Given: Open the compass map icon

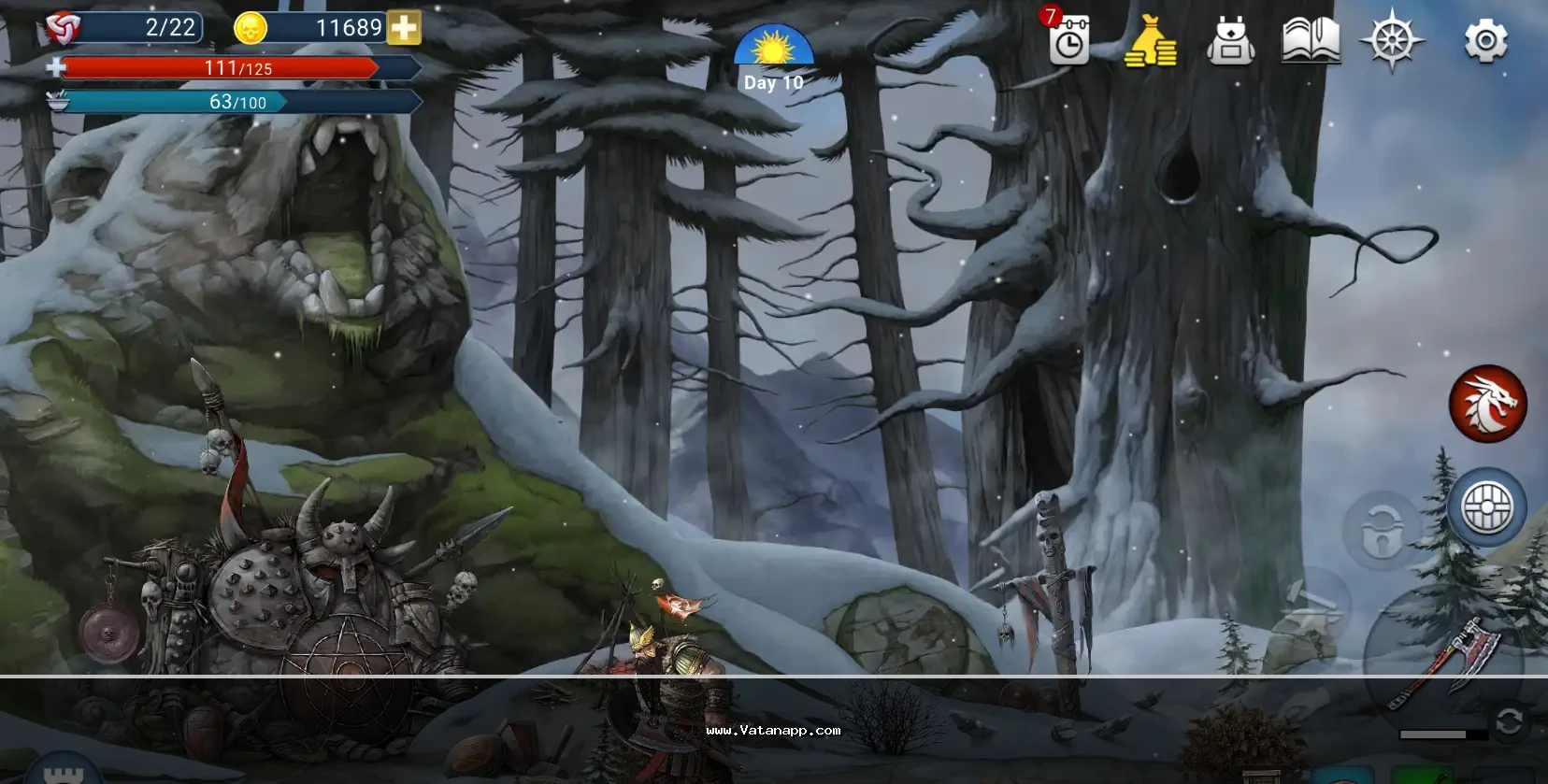Looking at the screenshot, I should click(x=1392, y=41).
